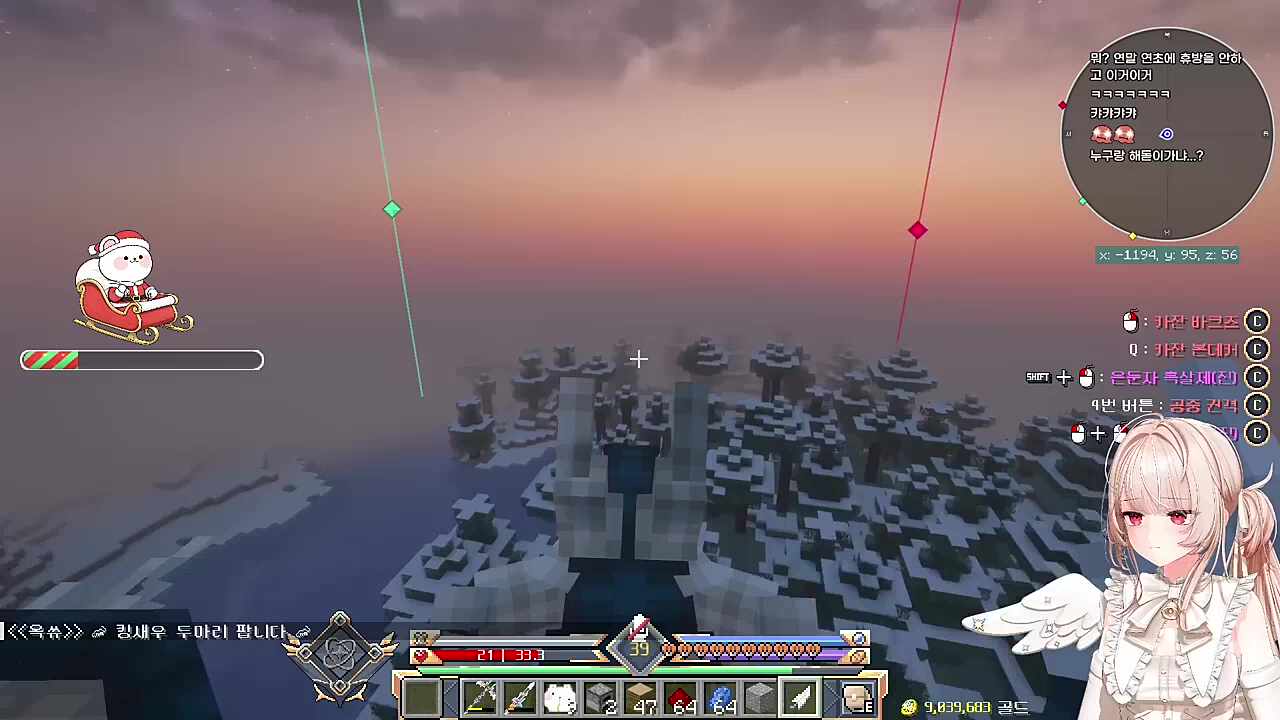Click the green waypoint marker on minimap edge

click(x=1083, y=202)
